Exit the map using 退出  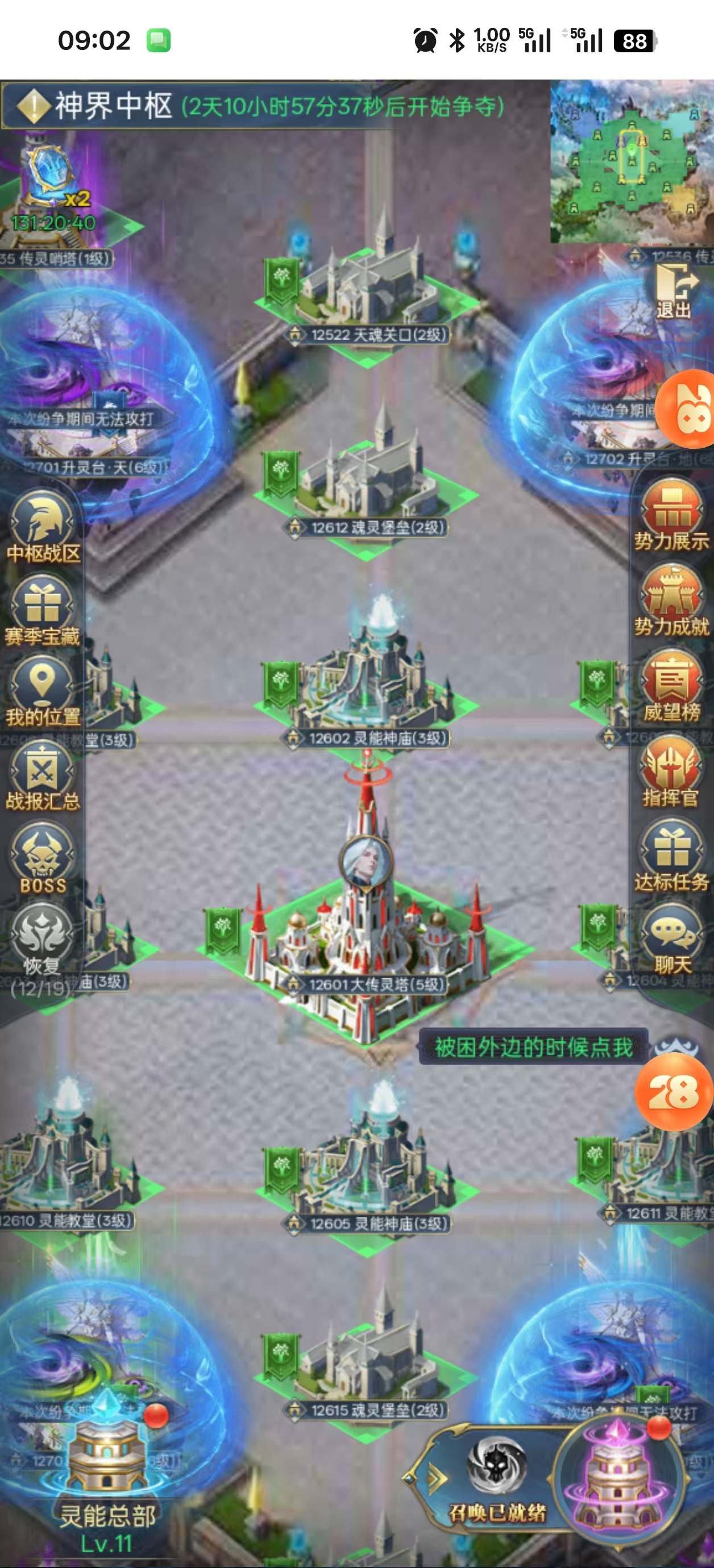coord(674,291)
